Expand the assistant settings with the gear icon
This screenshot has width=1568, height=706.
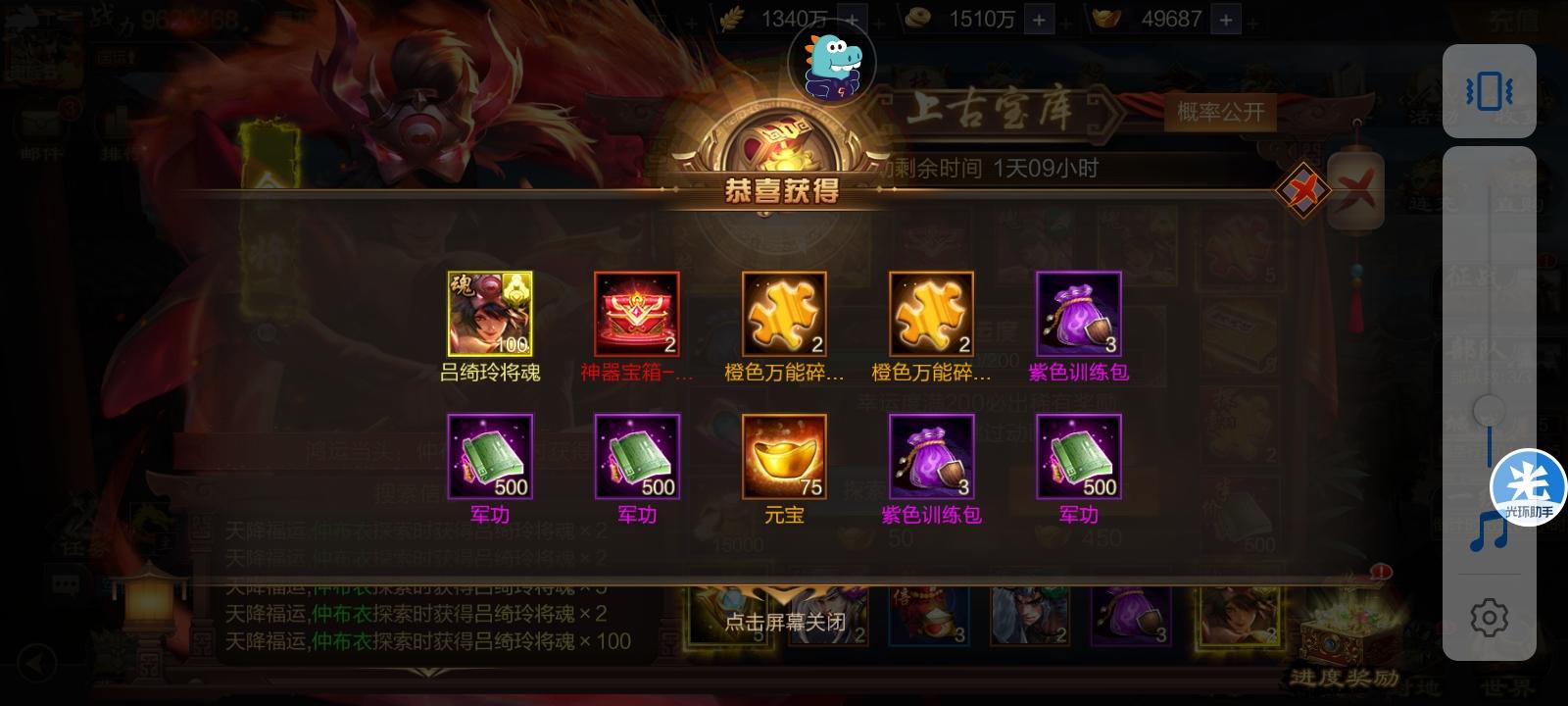pyautogui.click(x=1490, y=616)
